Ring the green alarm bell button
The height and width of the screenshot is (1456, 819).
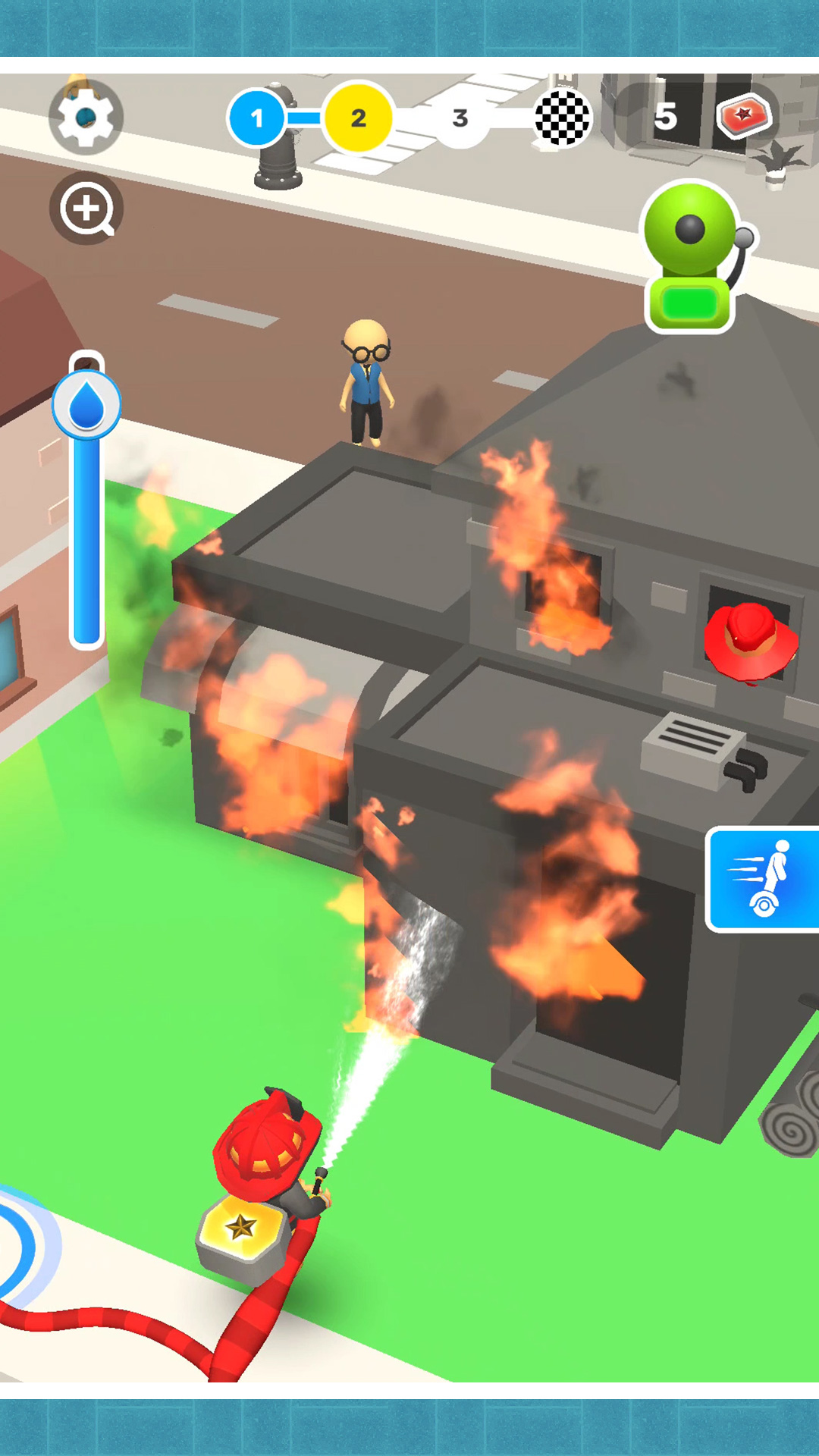(692, 258)
